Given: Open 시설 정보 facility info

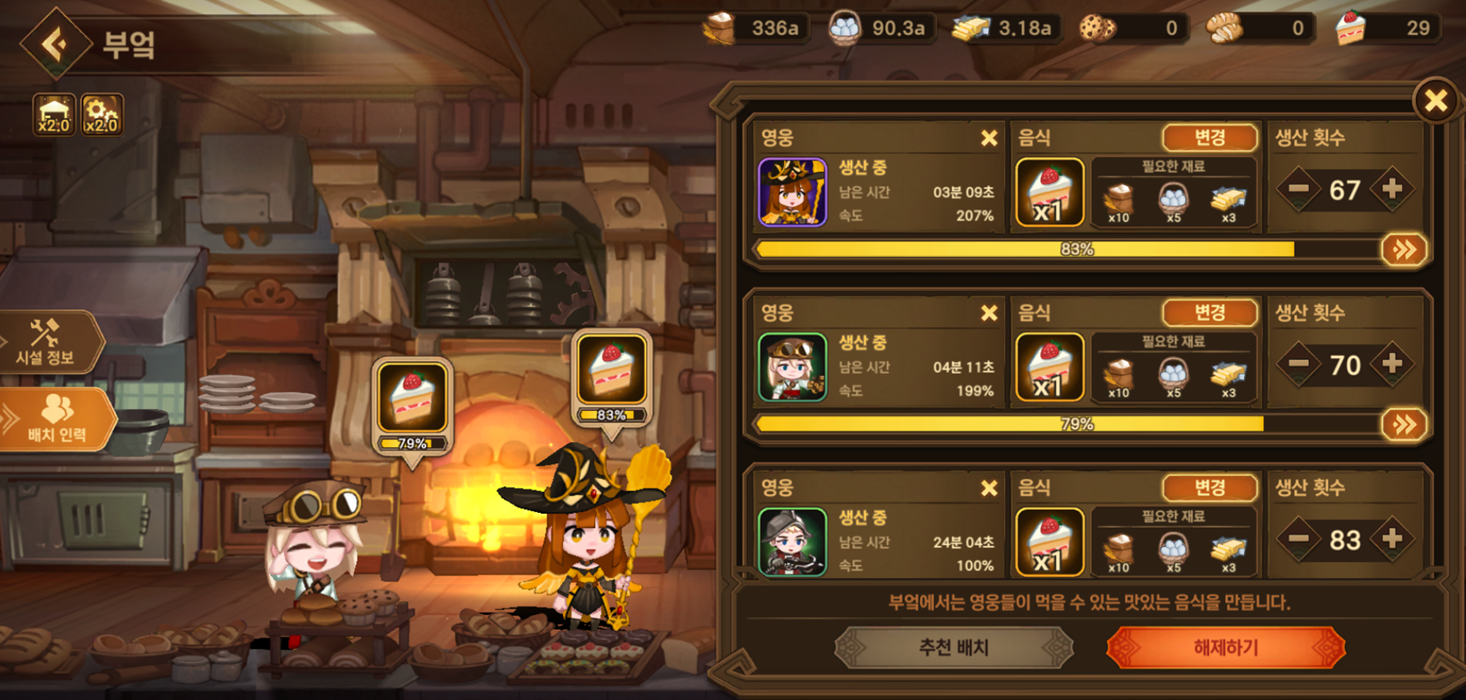Looking at the screenshot, I should pos(50,342).
